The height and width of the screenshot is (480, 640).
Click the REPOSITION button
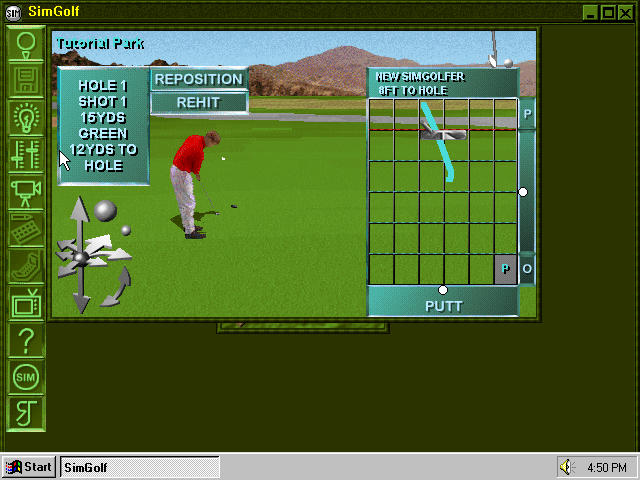198,79
